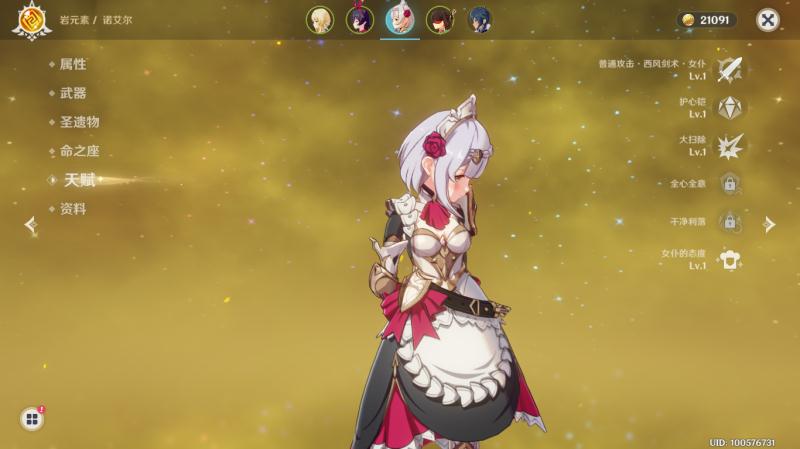Open the 资料 (Profile) menu entry

pos(72,209)
